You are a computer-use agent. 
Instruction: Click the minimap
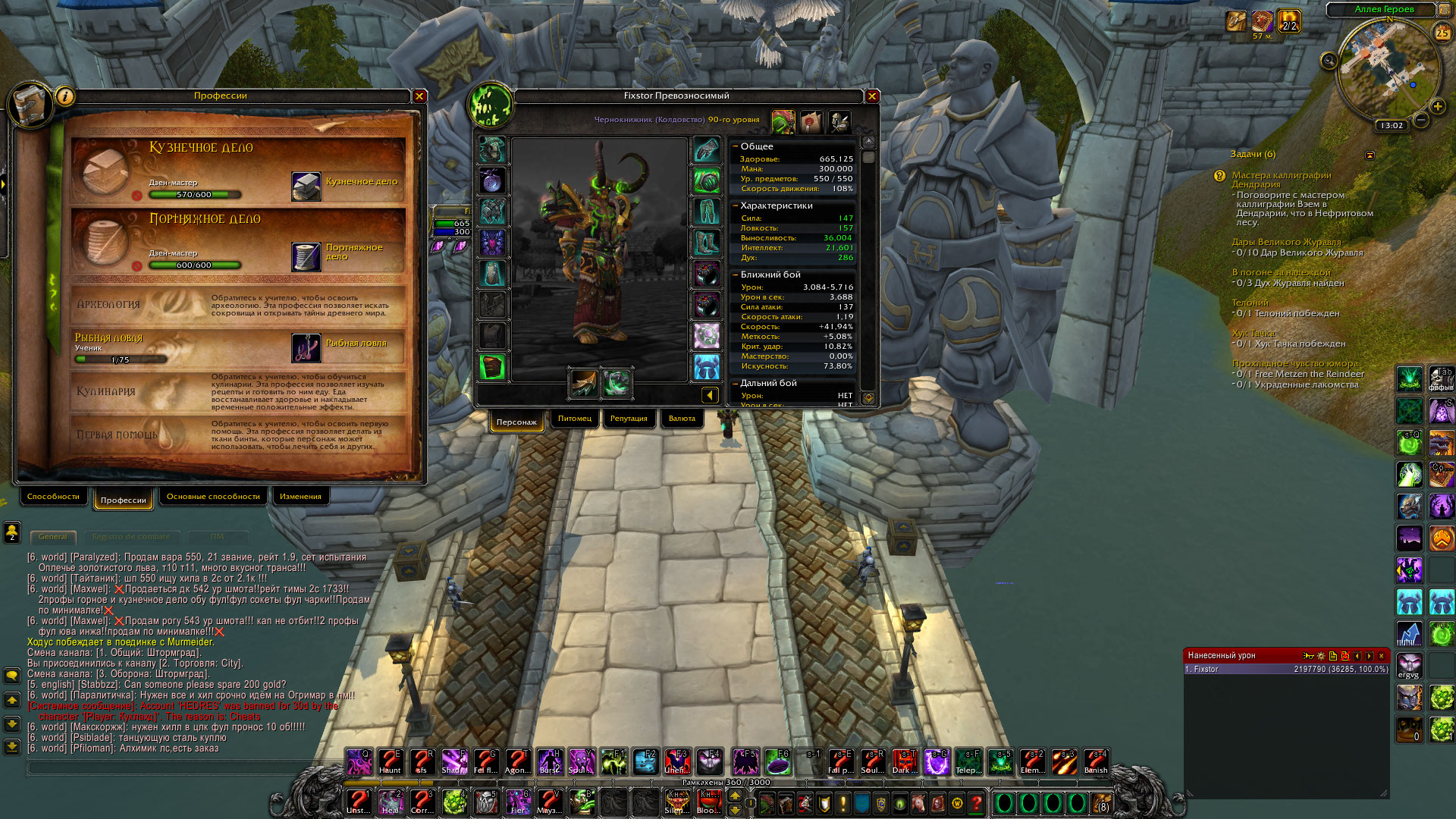coord(1386,70)
